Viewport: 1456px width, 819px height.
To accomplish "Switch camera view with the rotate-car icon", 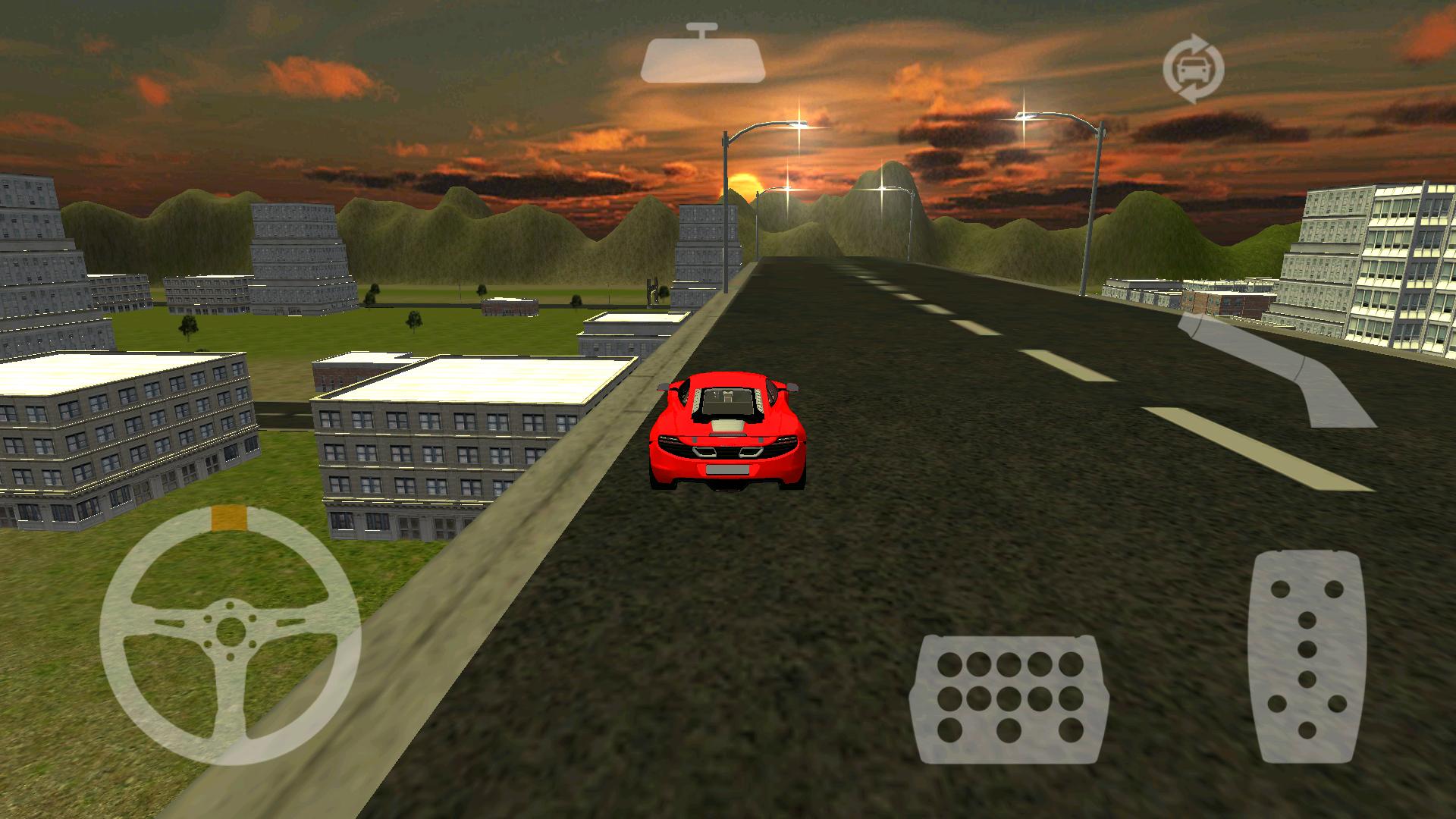I will coord(1193,68).
